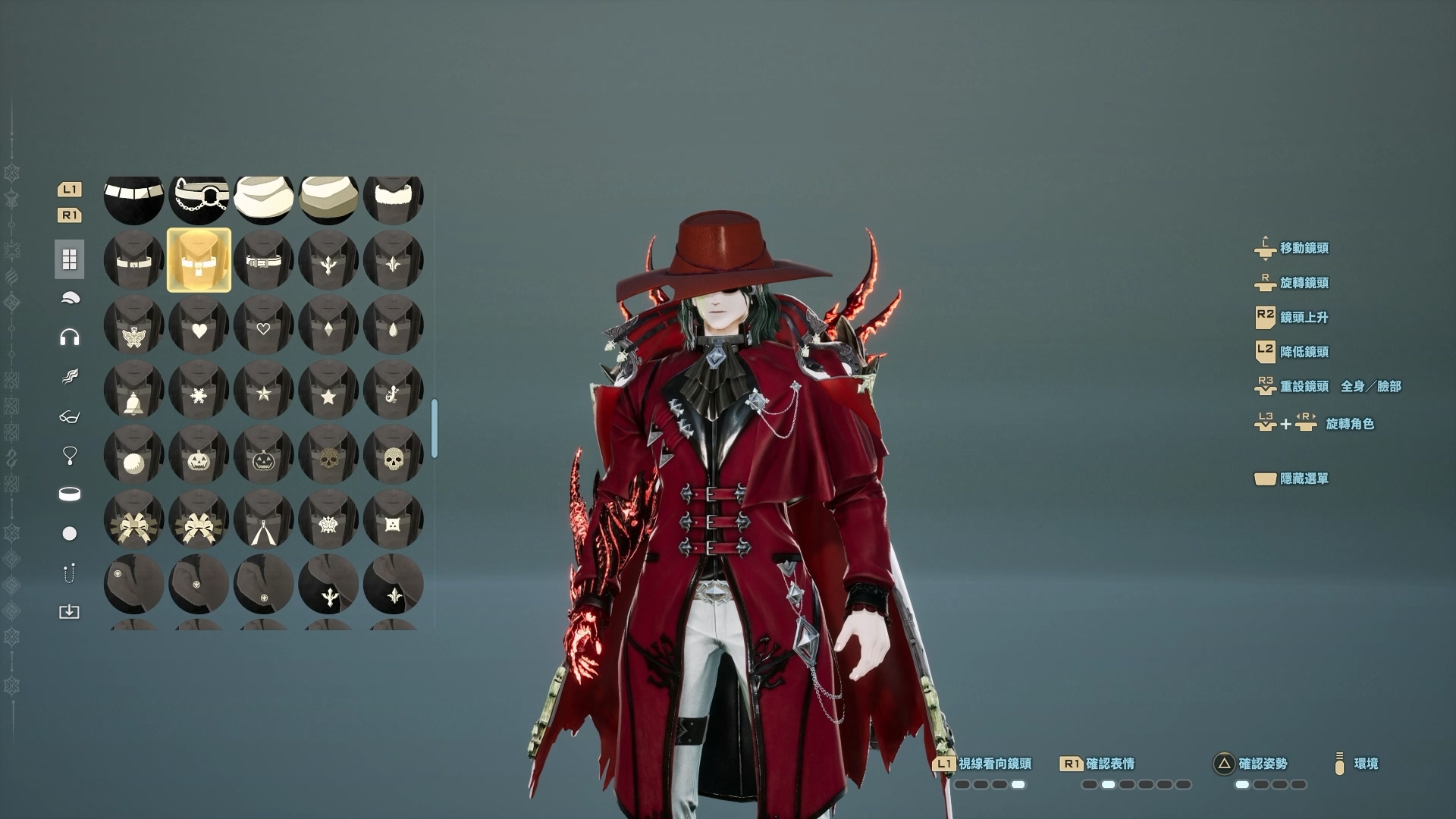The width and height of the screenshot is (1456, 819).
Task: Select the highlighted padlock choker thumbnail
Action: [199, 260]
